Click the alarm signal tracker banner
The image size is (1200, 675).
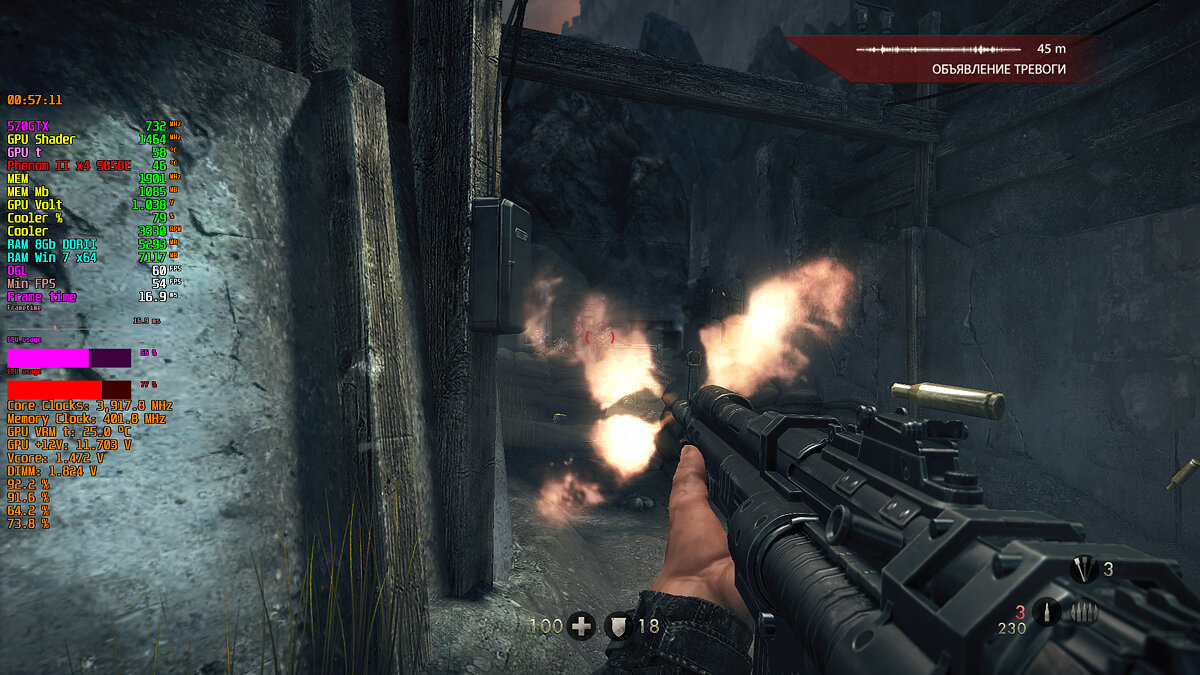[x=960, y=59]
